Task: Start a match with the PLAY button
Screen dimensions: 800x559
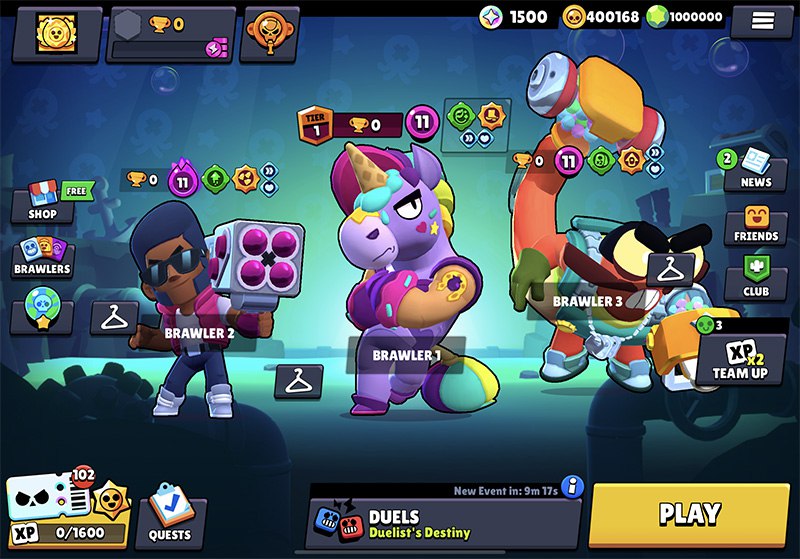Action: pos(689,515)
